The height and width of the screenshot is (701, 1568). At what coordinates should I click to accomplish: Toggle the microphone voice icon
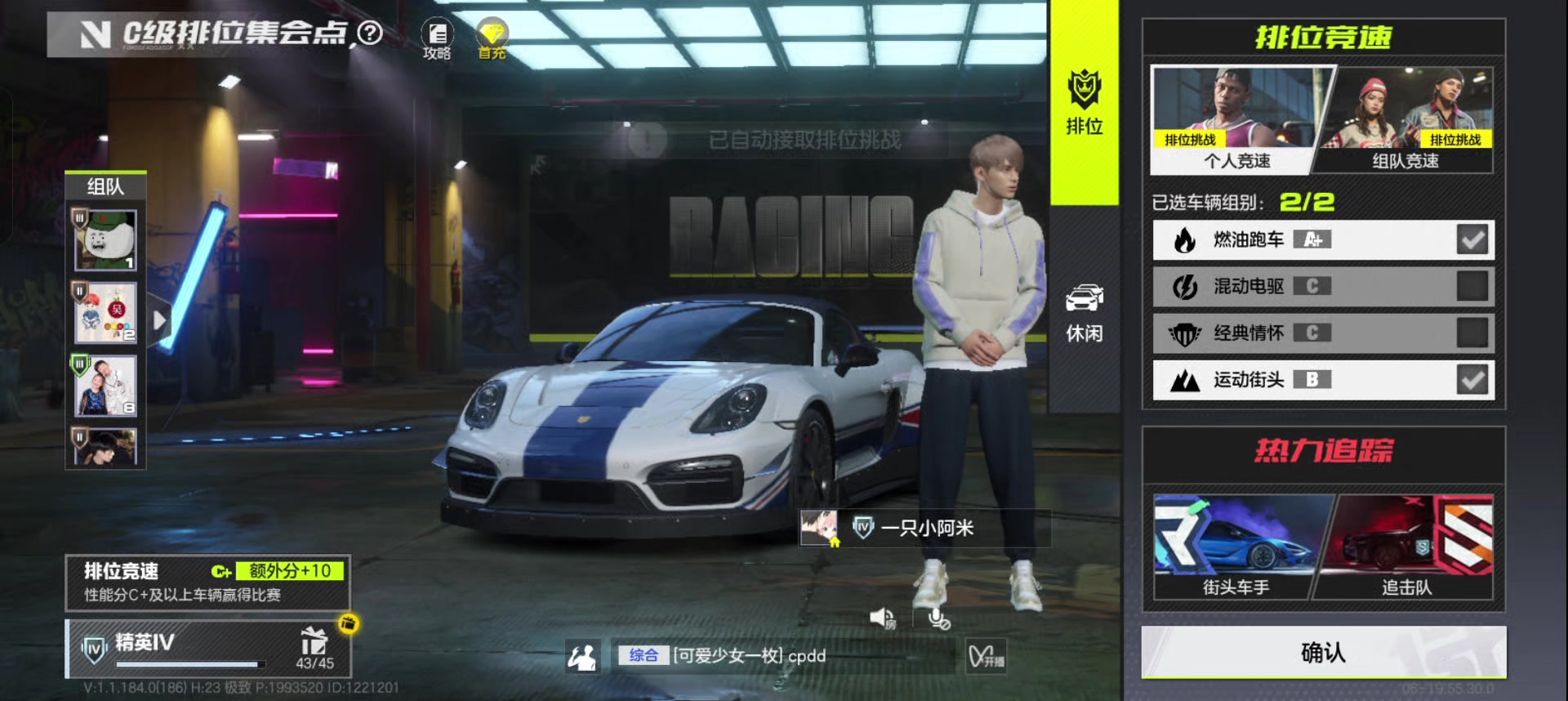point(939,619)
